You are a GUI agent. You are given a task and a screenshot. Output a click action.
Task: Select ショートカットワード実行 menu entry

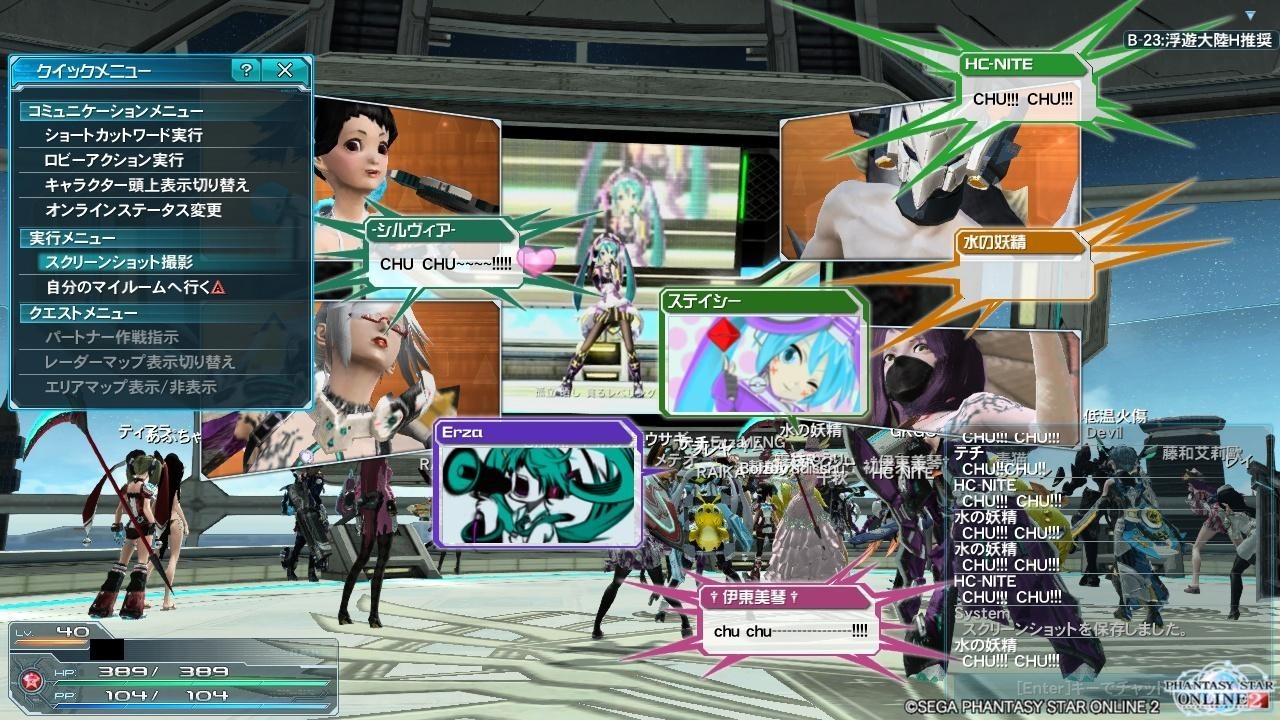click(x=123, y=135)
